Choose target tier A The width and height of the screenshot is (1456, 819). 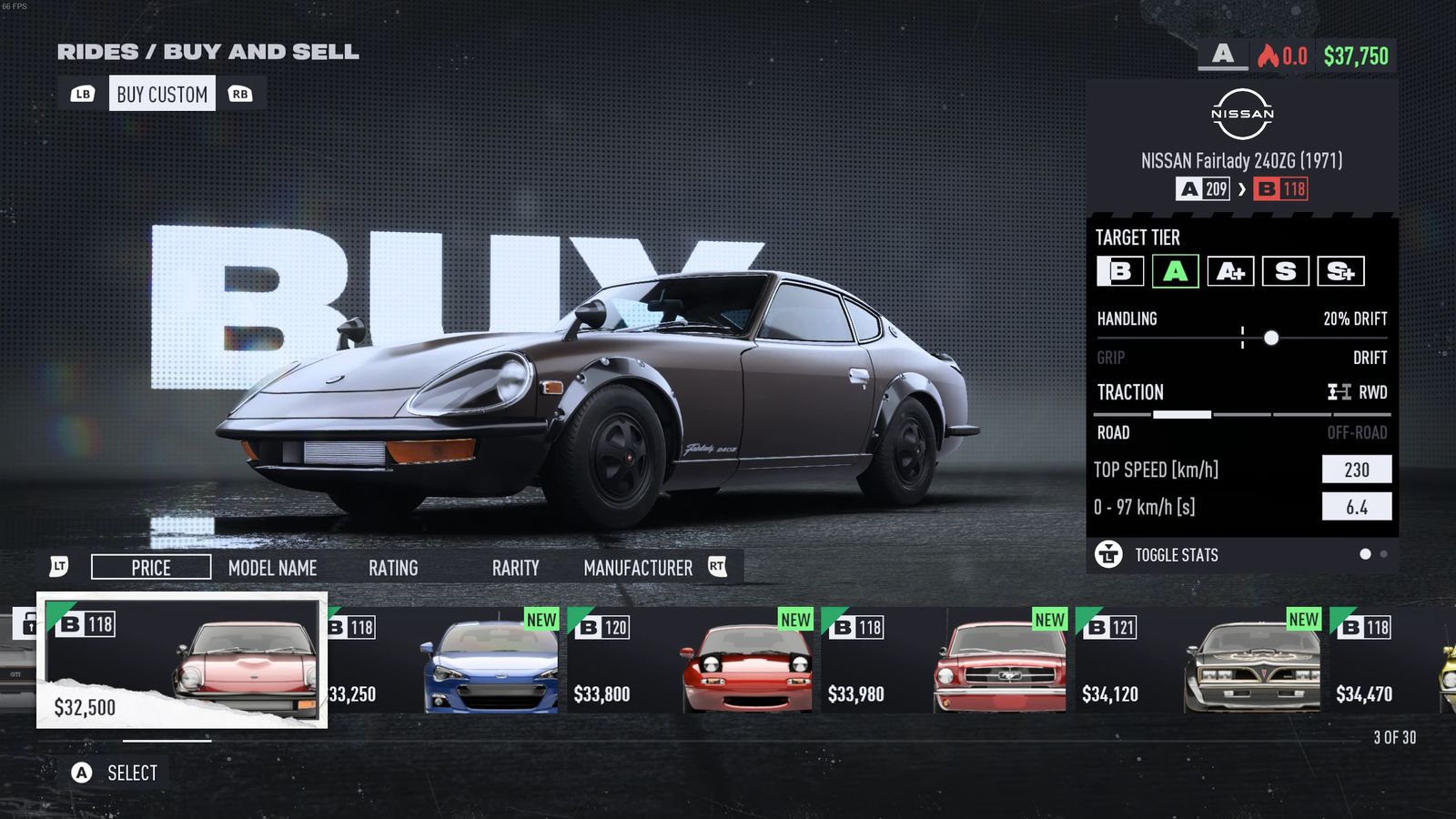tap(1175, 271)
